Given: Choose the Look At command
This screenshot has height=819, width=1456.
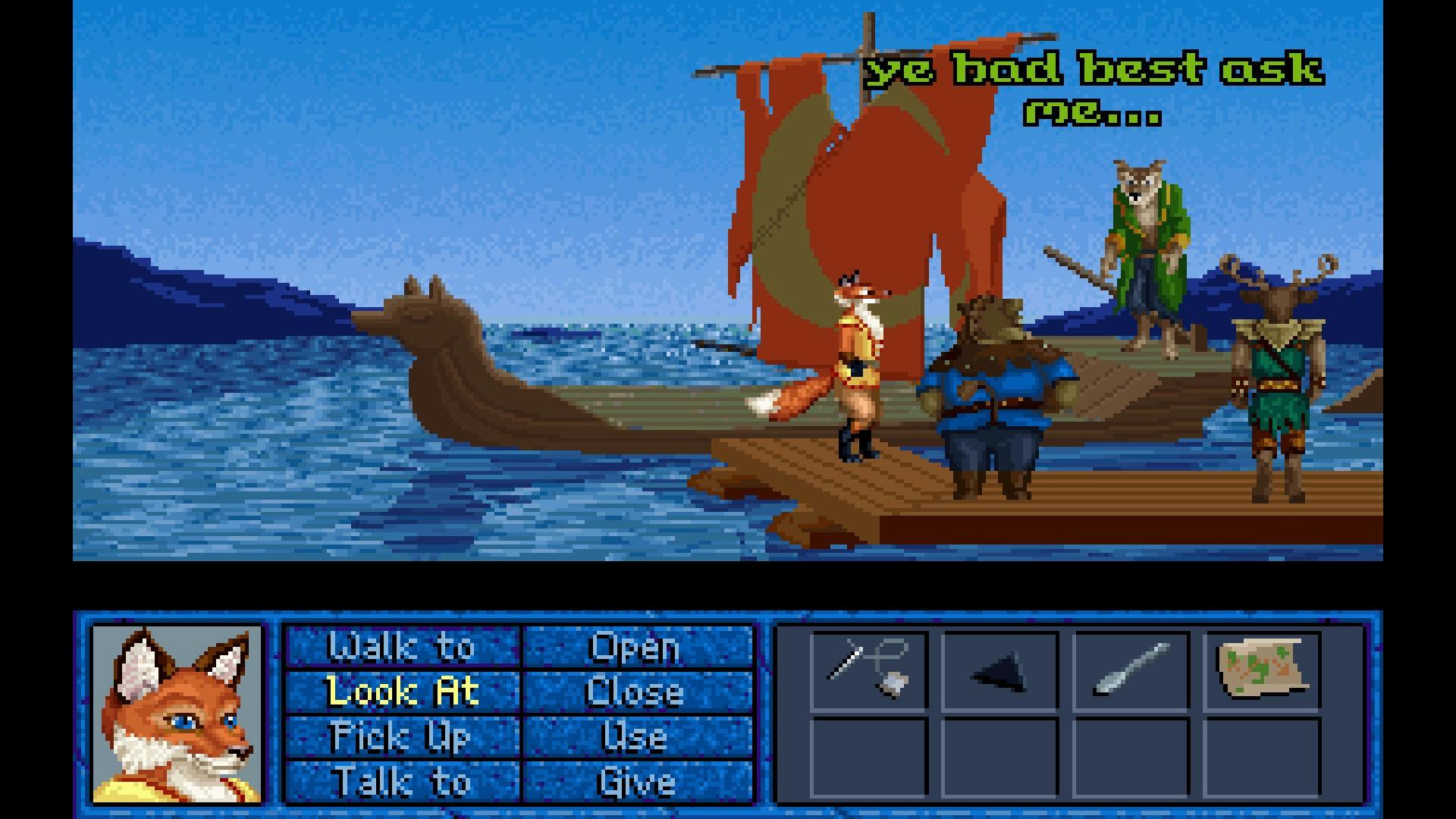Looking at the screenshot, I should pos(402,692).
